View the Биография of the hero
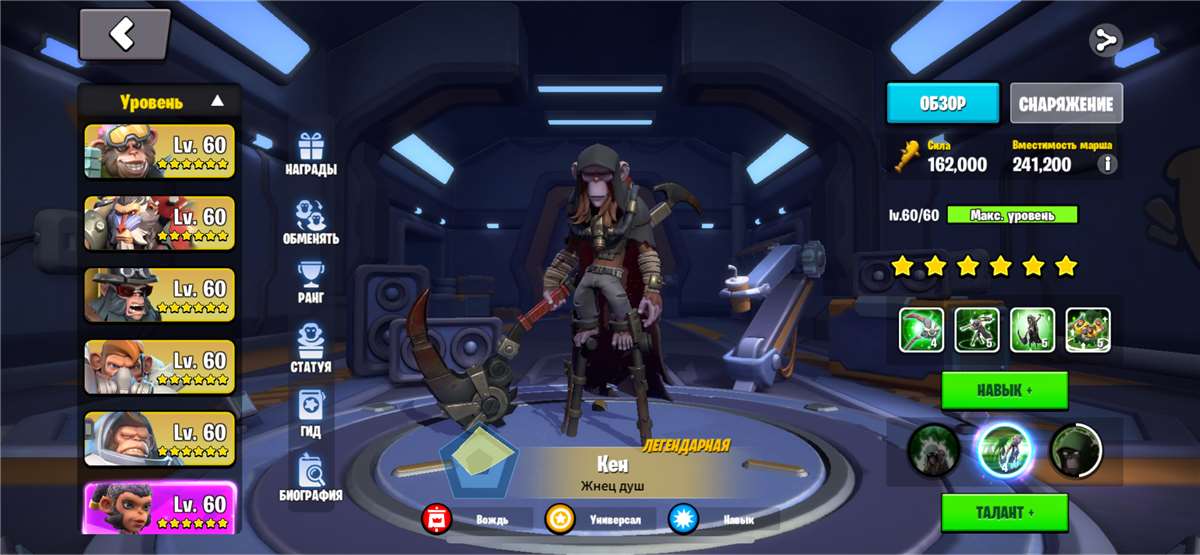Image resolution: width=1200 pixels, height=555 pixels. pos(311,478)
